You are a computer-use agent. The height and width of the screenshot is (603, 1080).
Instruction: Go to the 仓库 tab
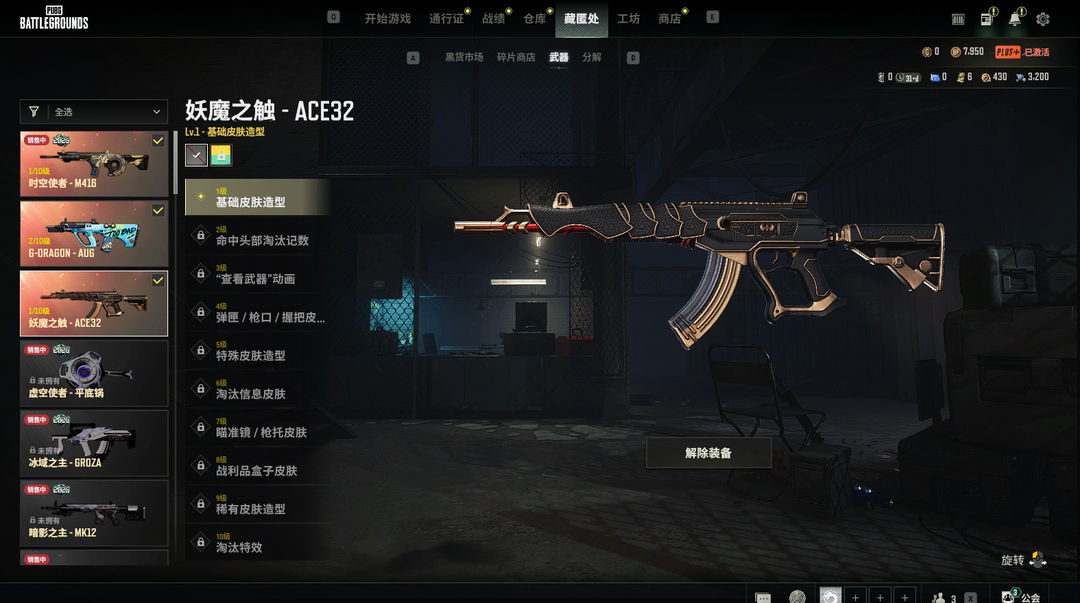534,19
